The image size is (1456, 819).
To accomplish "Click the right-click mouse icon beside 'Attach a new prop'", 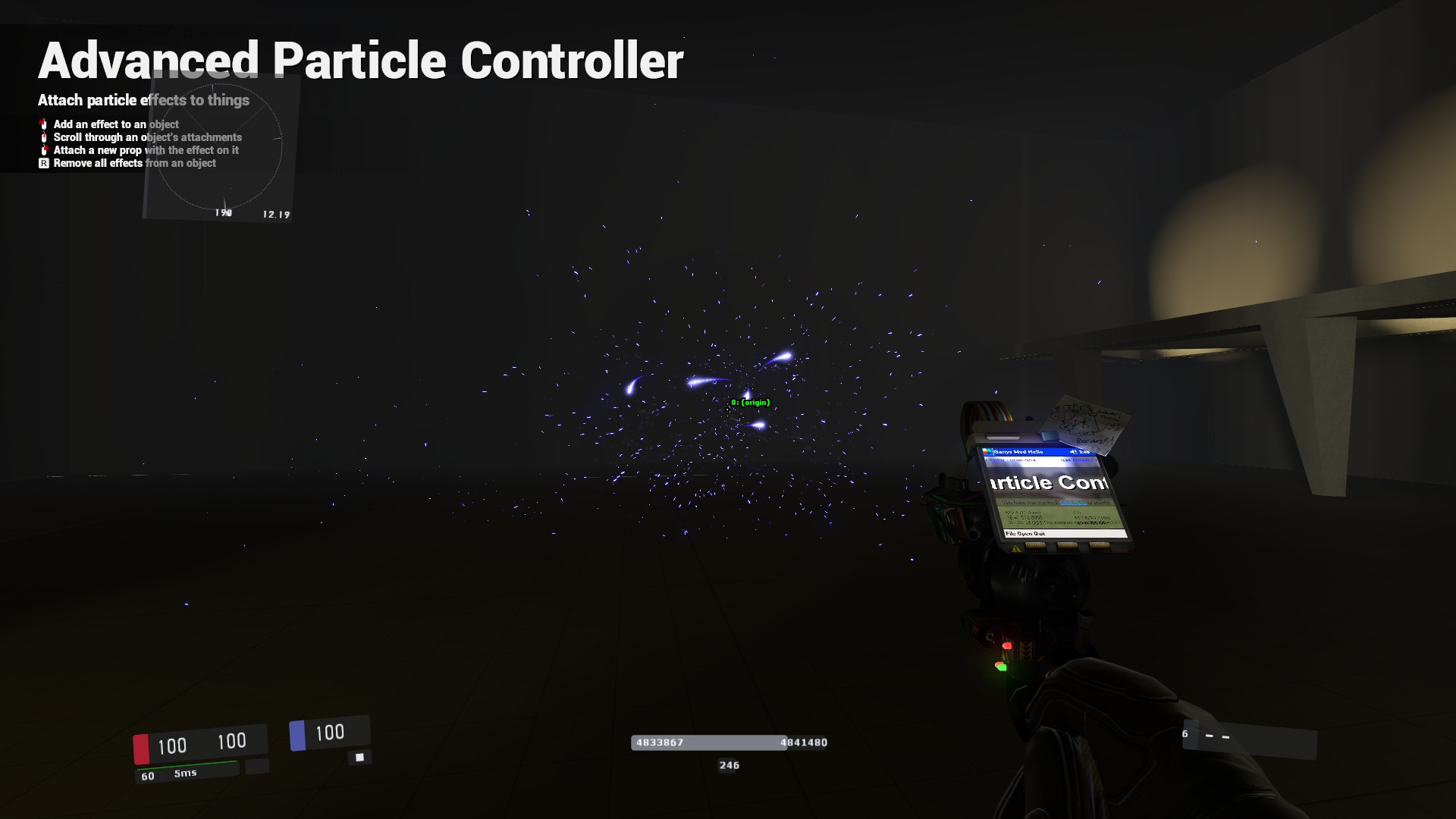I will point(44,150).
